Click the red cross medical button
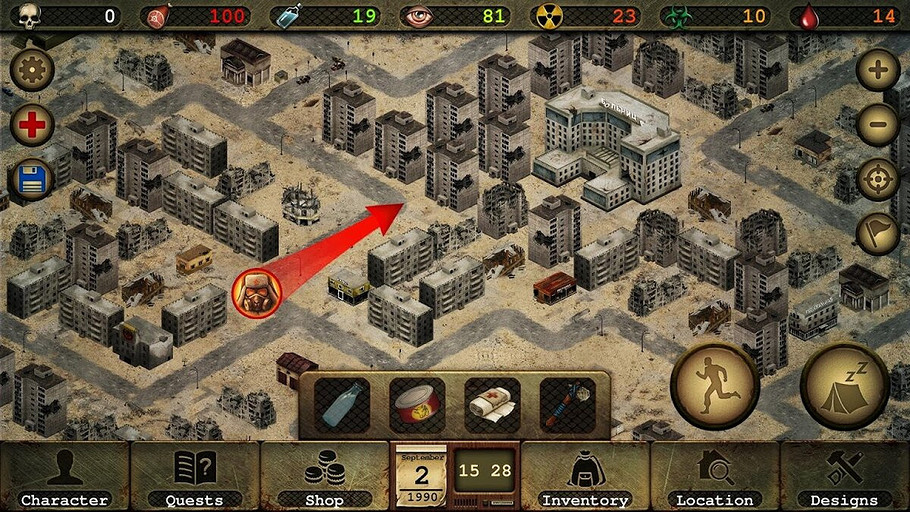 pos(32,126)
